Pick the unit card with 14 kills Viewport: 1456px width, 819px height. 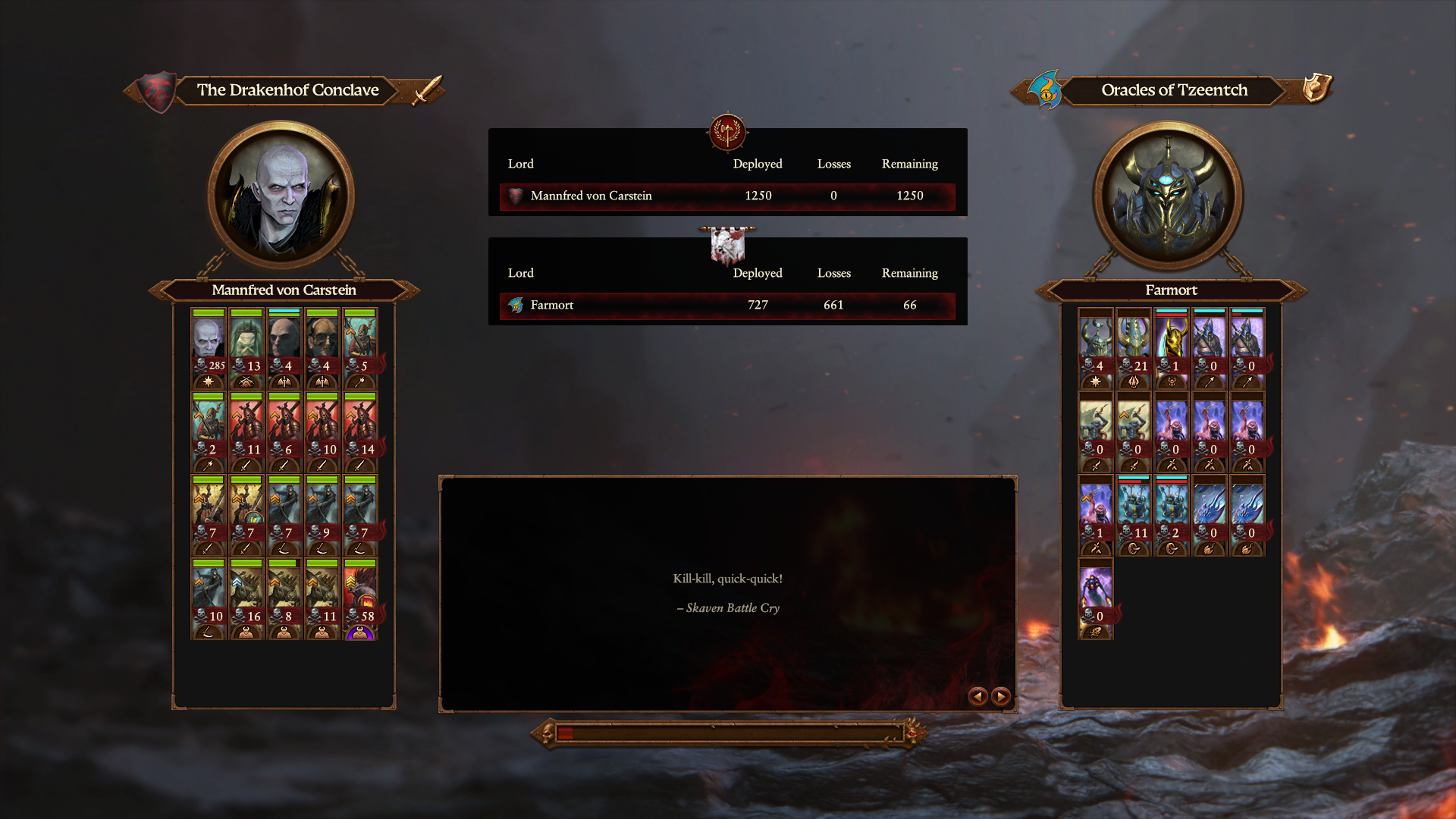360,431
